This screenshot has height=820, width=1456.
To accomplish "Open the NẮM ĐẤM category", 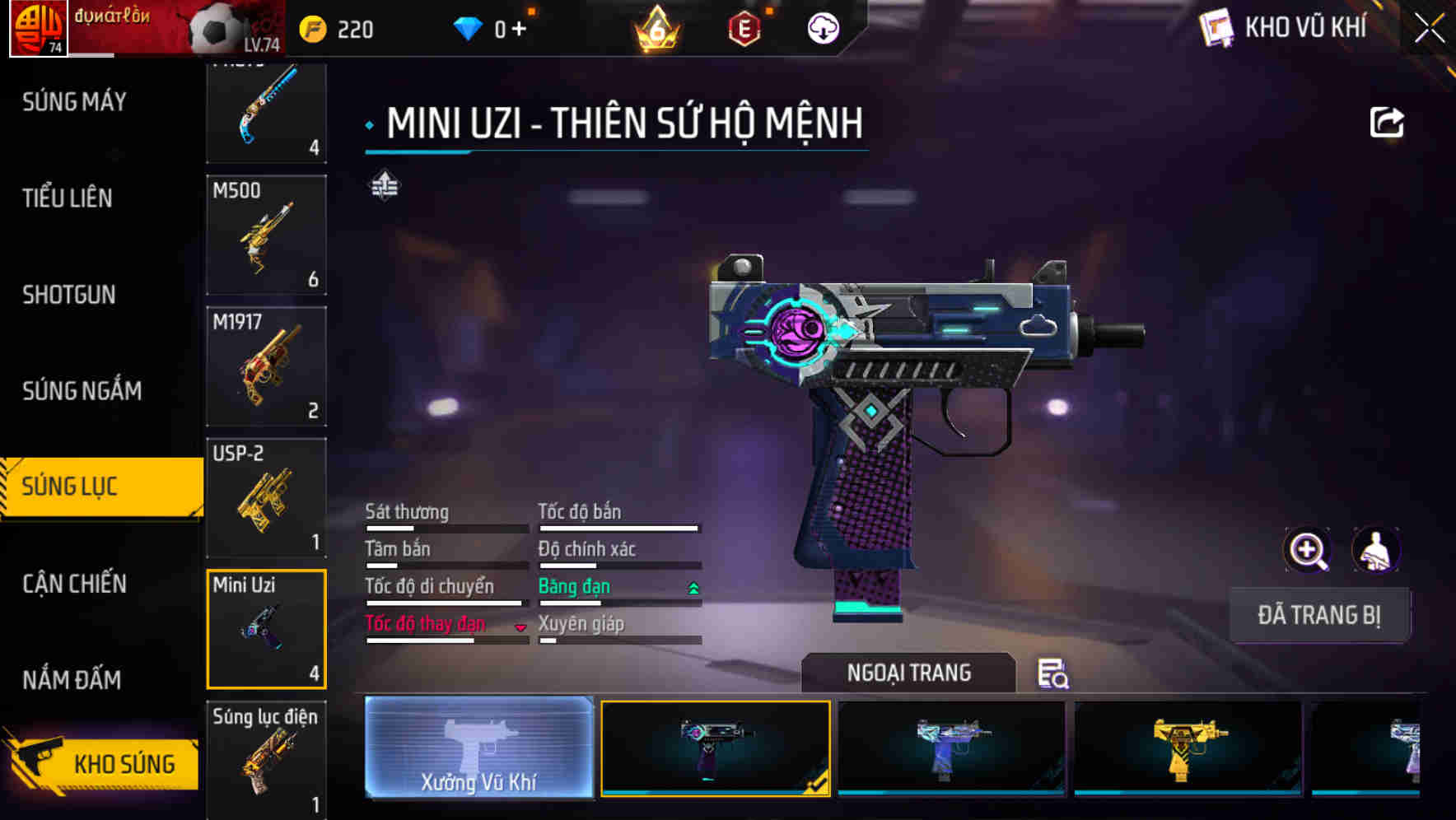I will click(x=72, y=680).
